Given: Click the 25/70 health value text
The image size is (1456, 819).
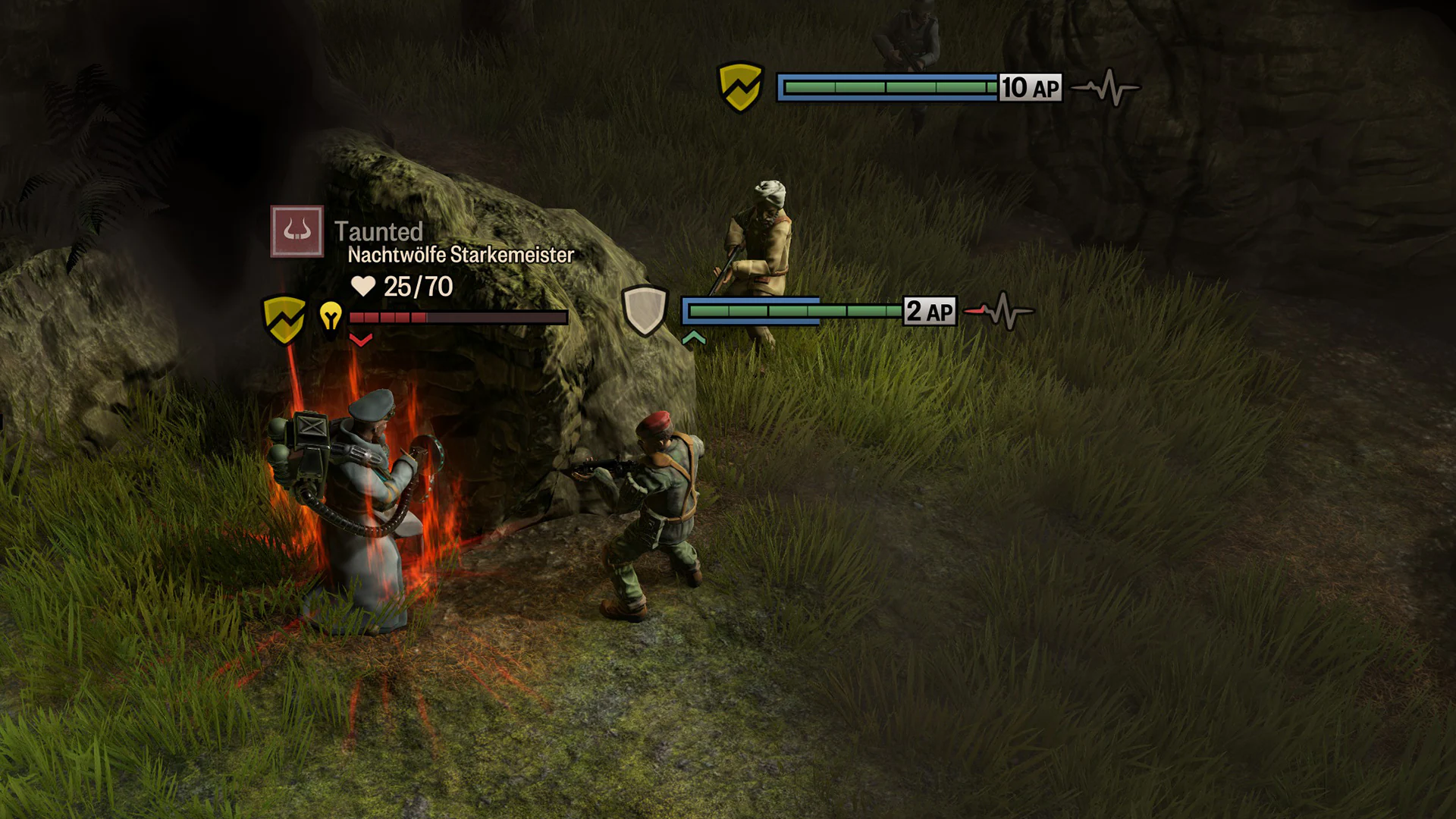Looking at the screenshot, I should (x=419, y=286).
